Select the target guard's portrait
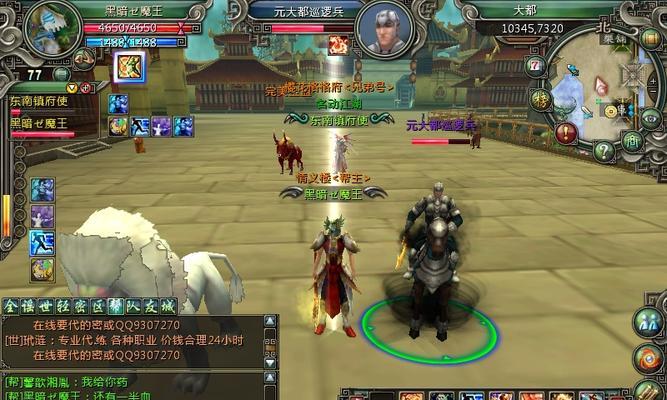This screenshot has height=400, width=667. click(x=382, y=30)
